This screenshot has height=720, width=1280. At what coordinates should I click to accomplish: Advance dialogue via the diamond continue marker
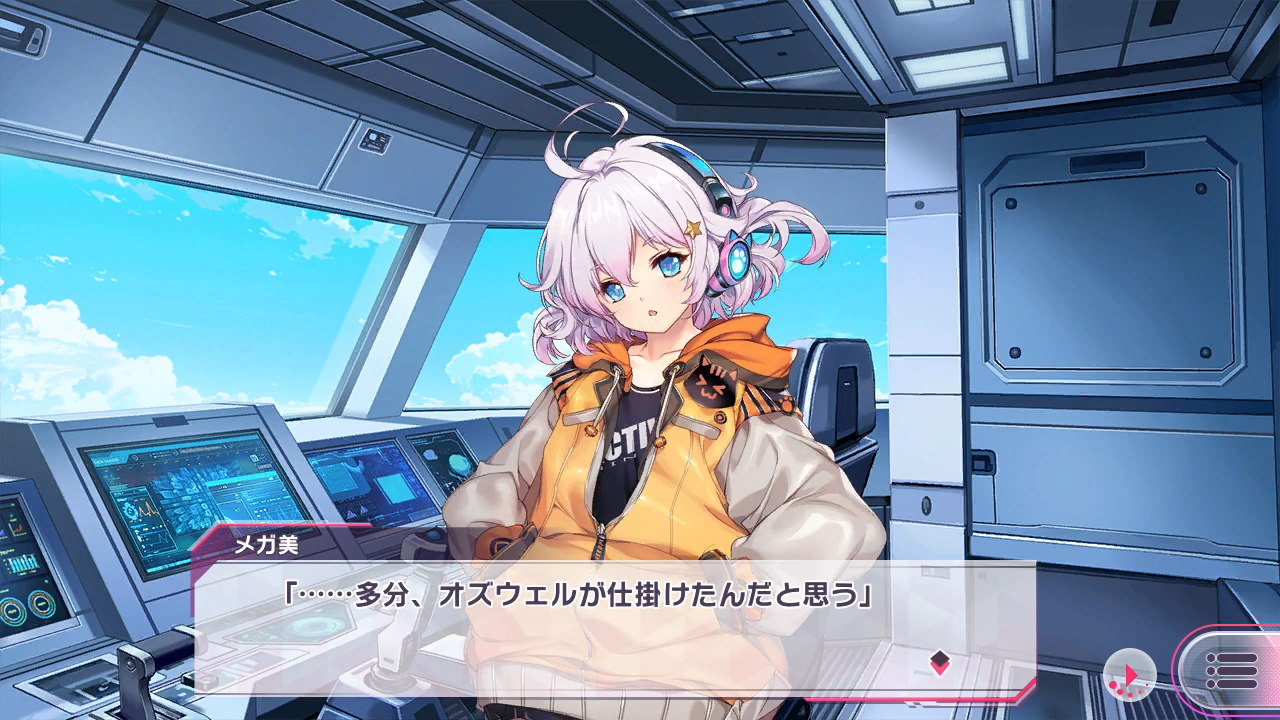point(939,662)
